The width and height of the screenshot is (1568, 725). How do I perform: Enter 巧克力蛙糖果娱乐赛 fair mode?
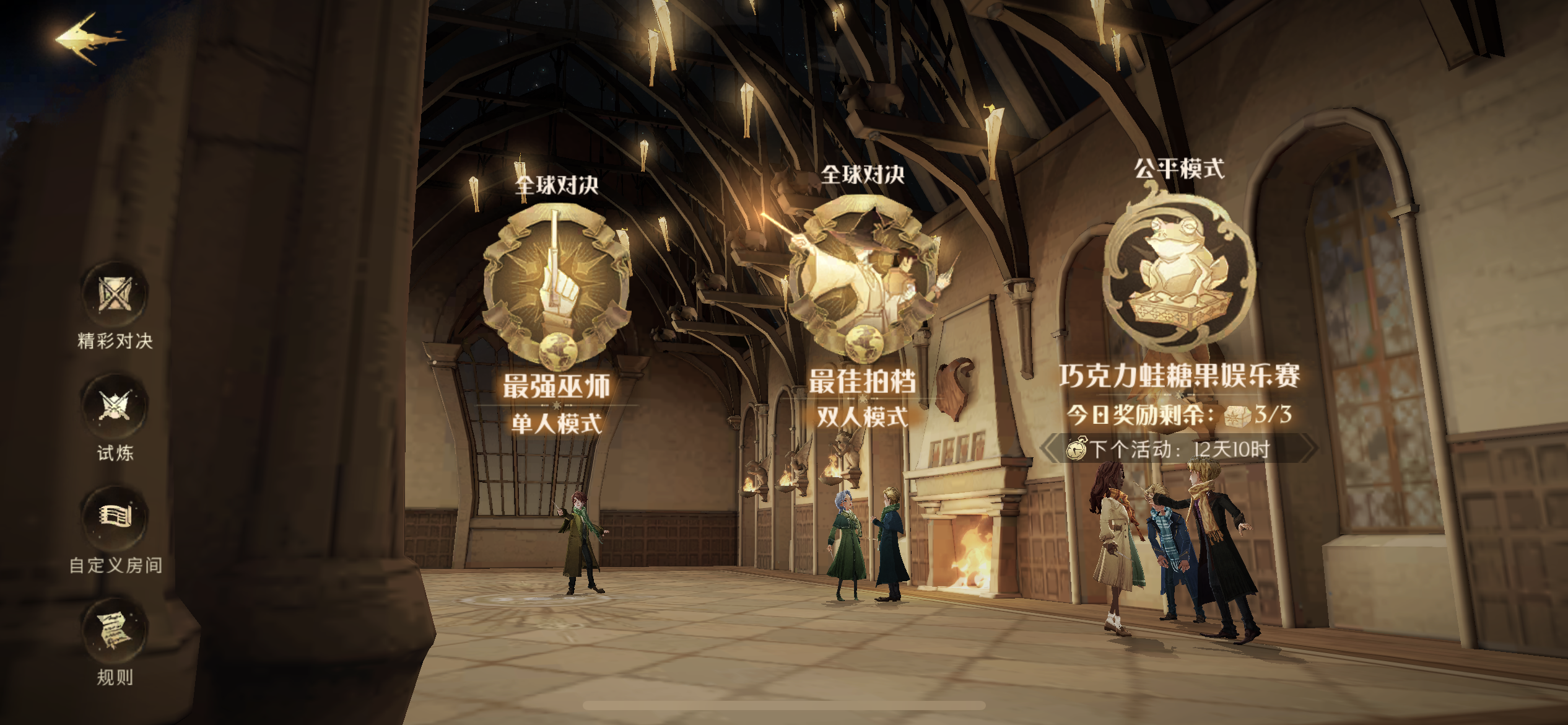point(1179,266)
